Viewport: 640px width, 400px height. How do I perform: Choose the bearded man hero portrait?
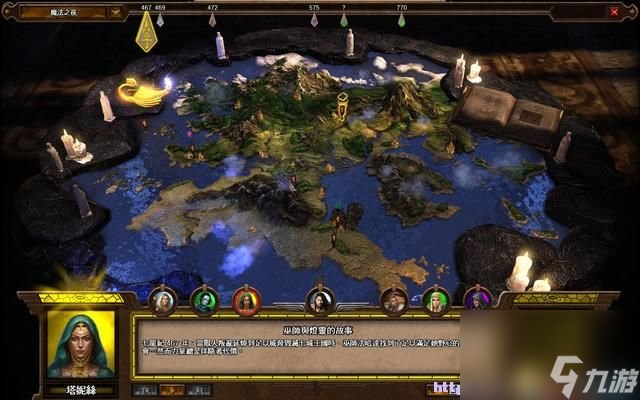(x=394, y=300)
